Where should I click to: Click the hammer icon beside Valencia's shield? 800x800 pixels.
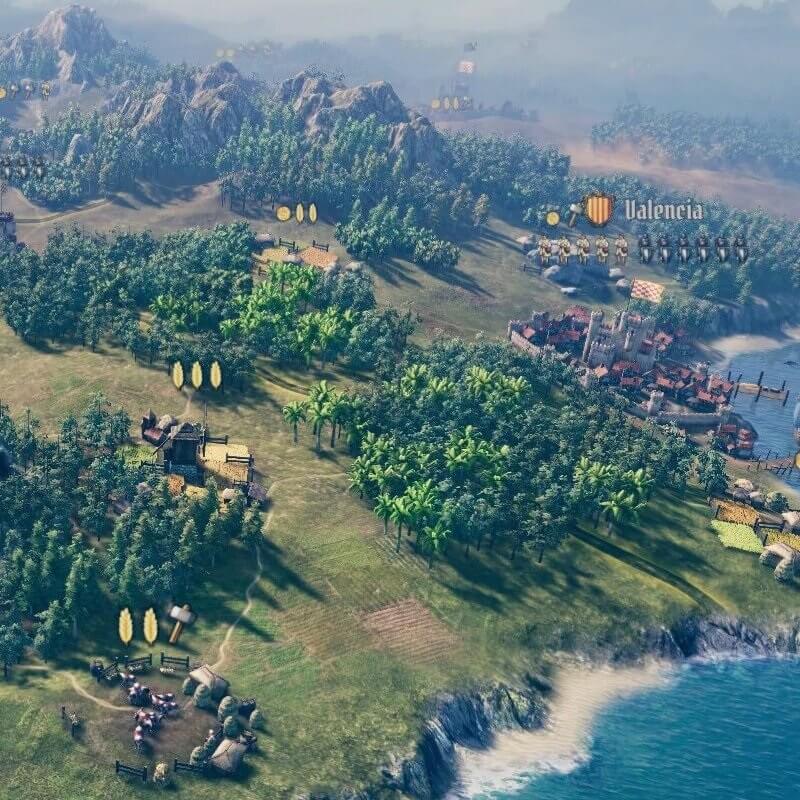tap(573, 213)
